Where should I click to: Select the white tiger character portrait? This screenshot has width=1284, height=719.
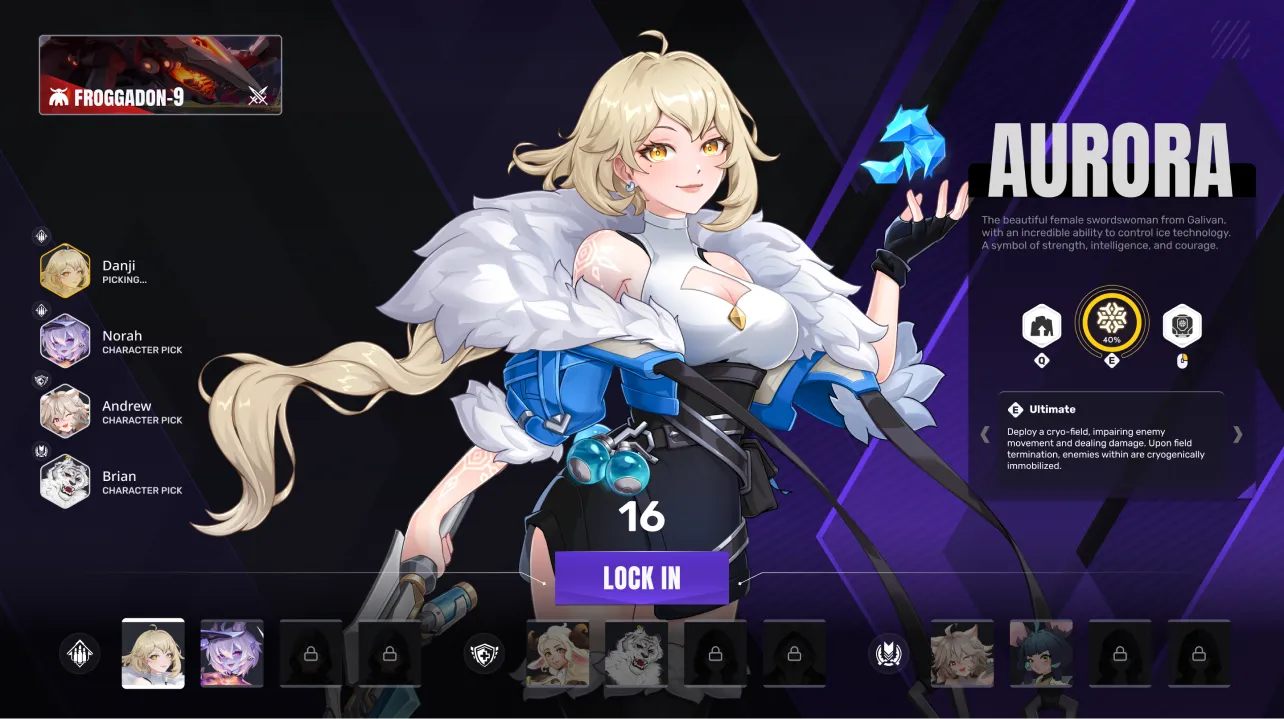636,653
